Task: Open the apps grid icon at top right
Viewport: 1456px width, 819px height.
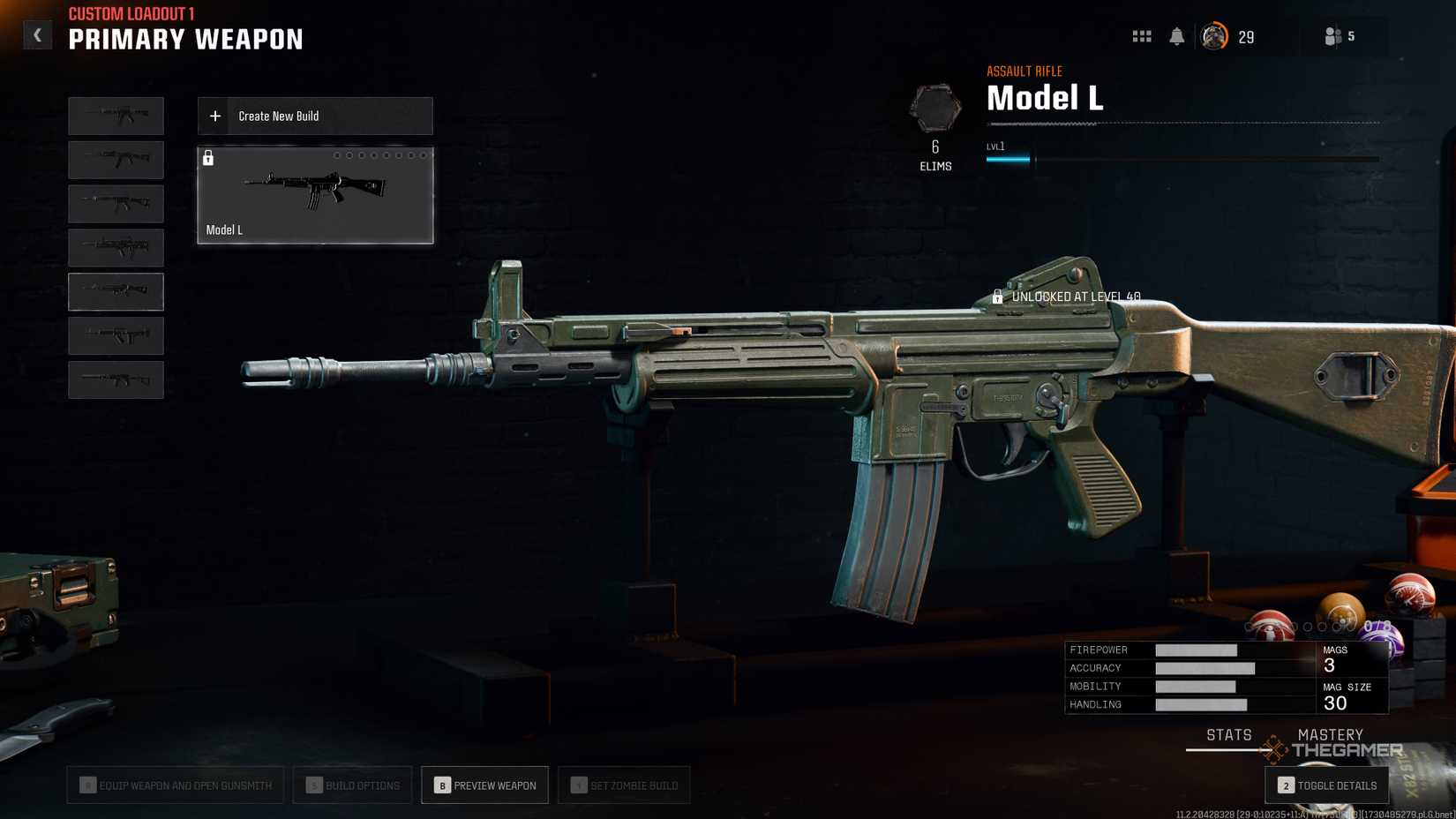Action: pos(1141,35)
